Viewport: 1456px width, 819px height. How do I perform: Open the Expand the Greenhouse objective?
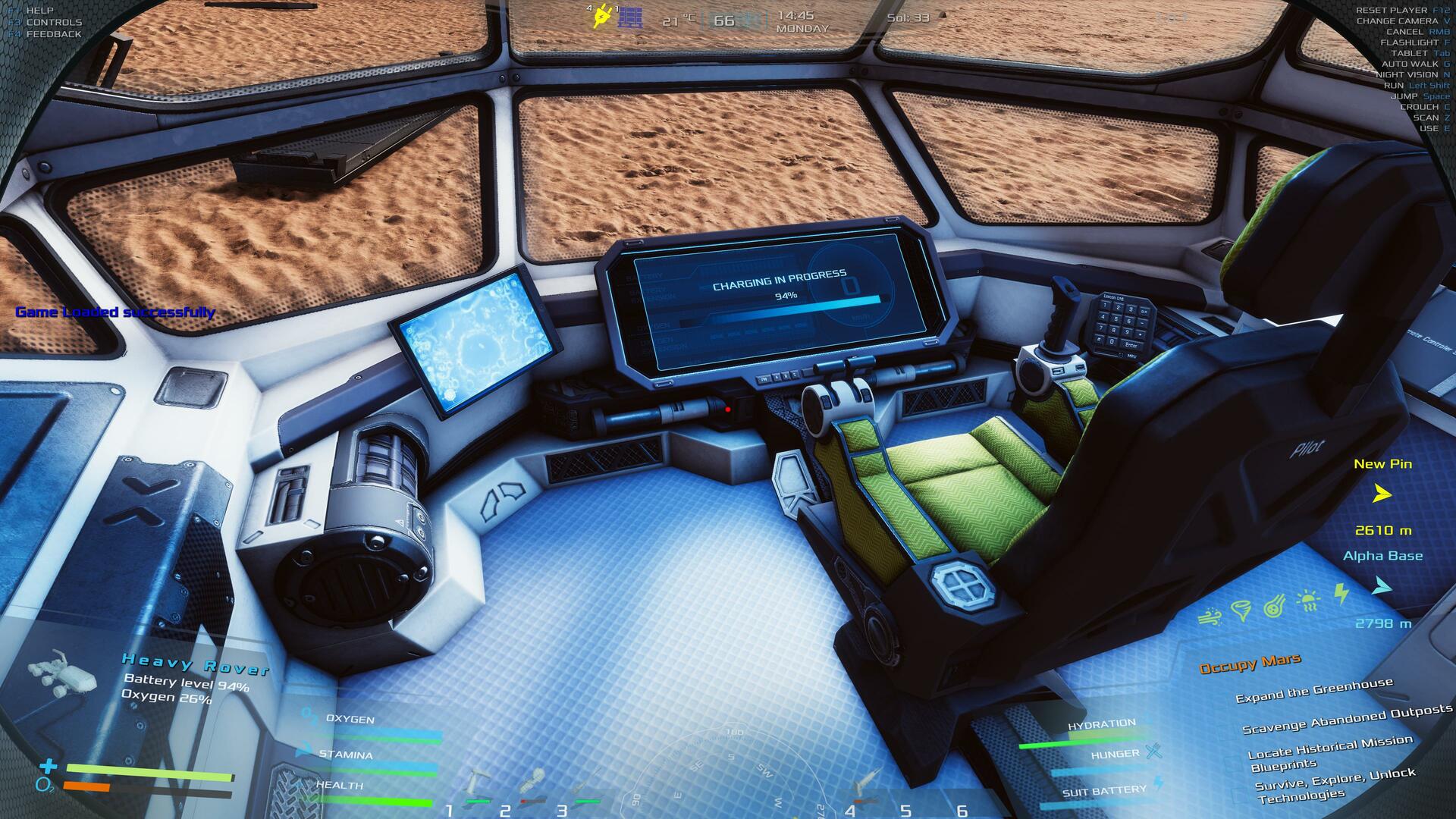1313,691
